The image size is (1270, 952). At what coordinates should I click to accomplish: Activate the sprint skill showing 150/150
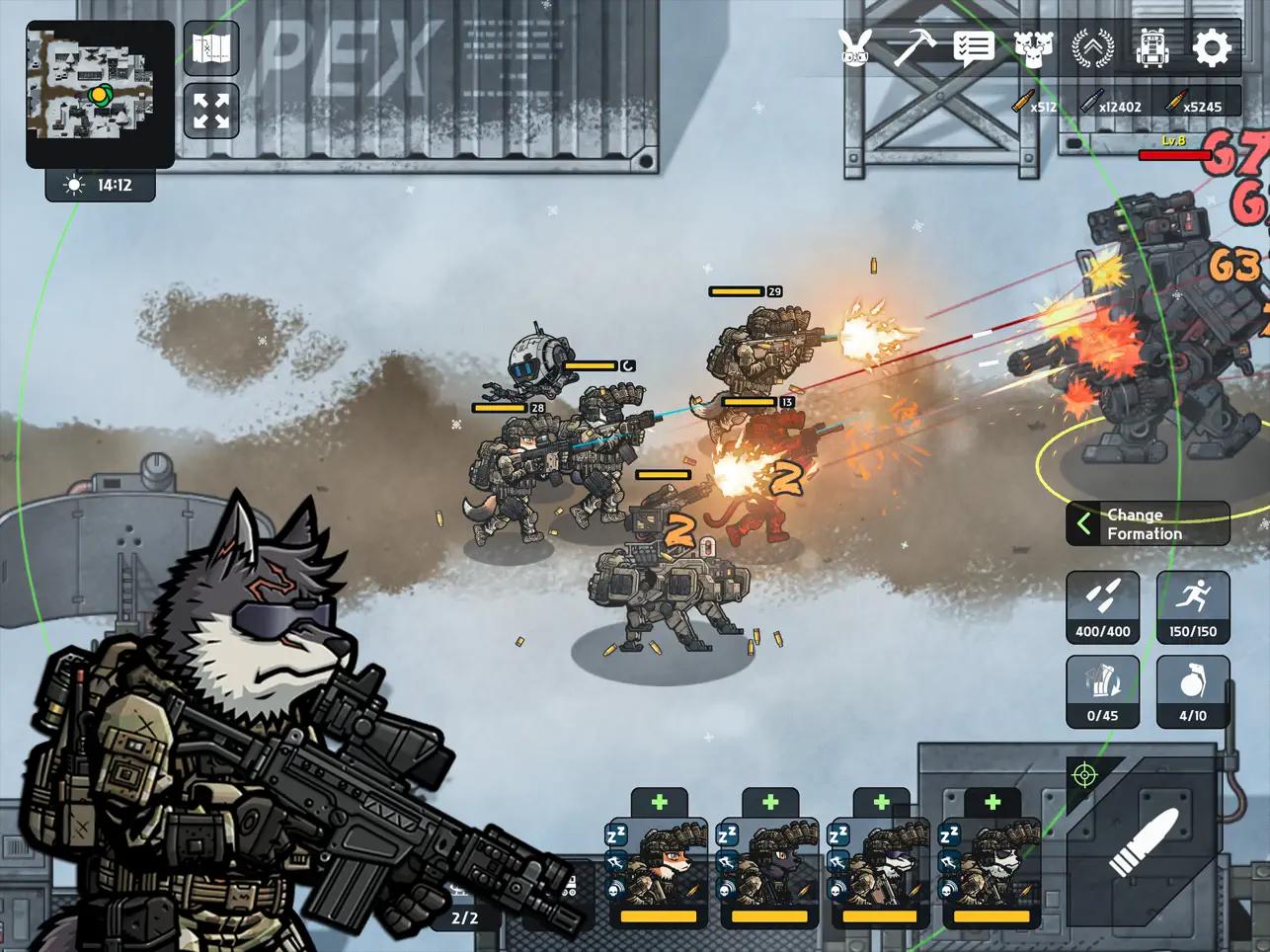(1193, 606)
